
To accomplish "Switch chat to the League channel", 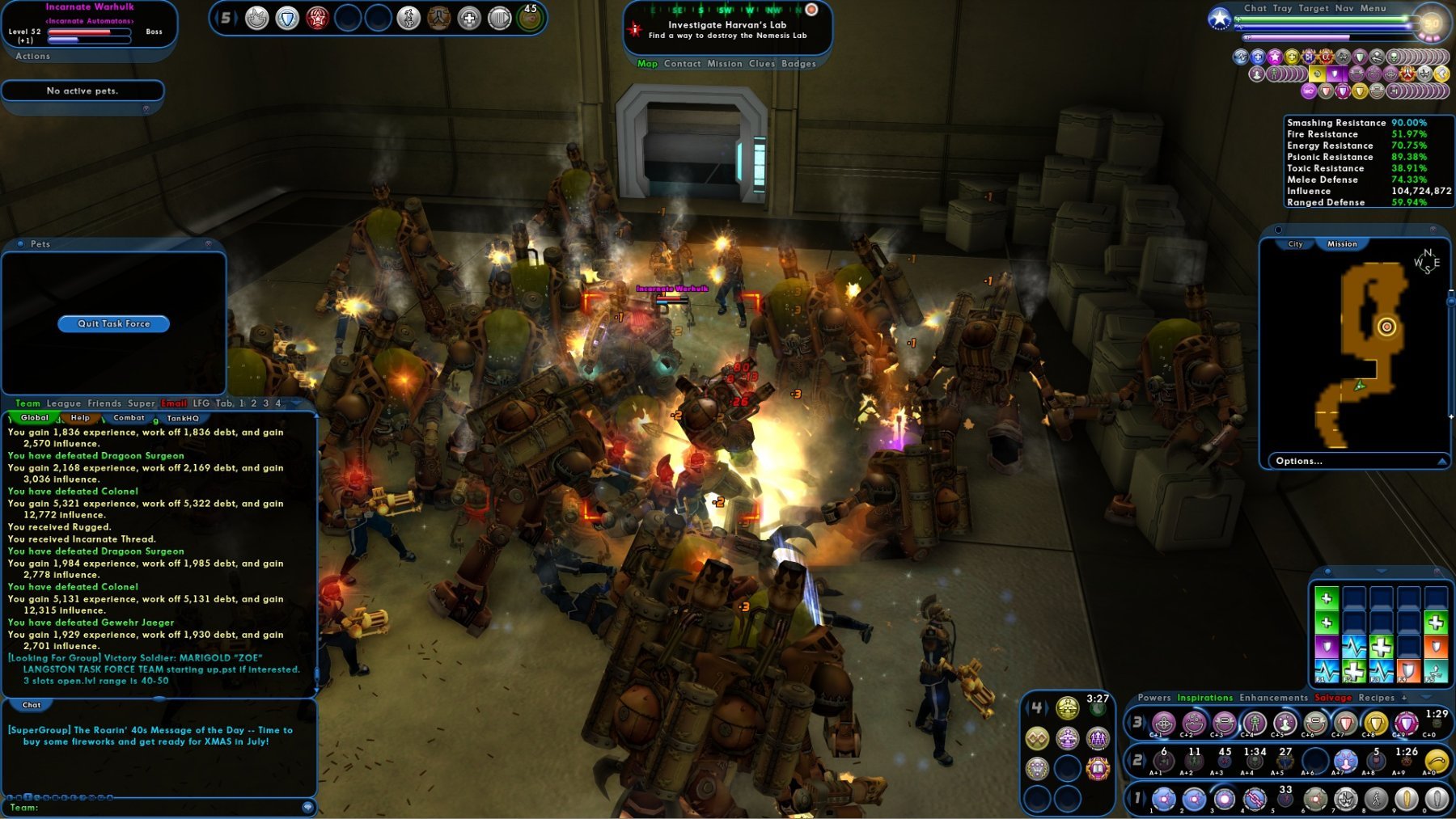I will [63, 403].
